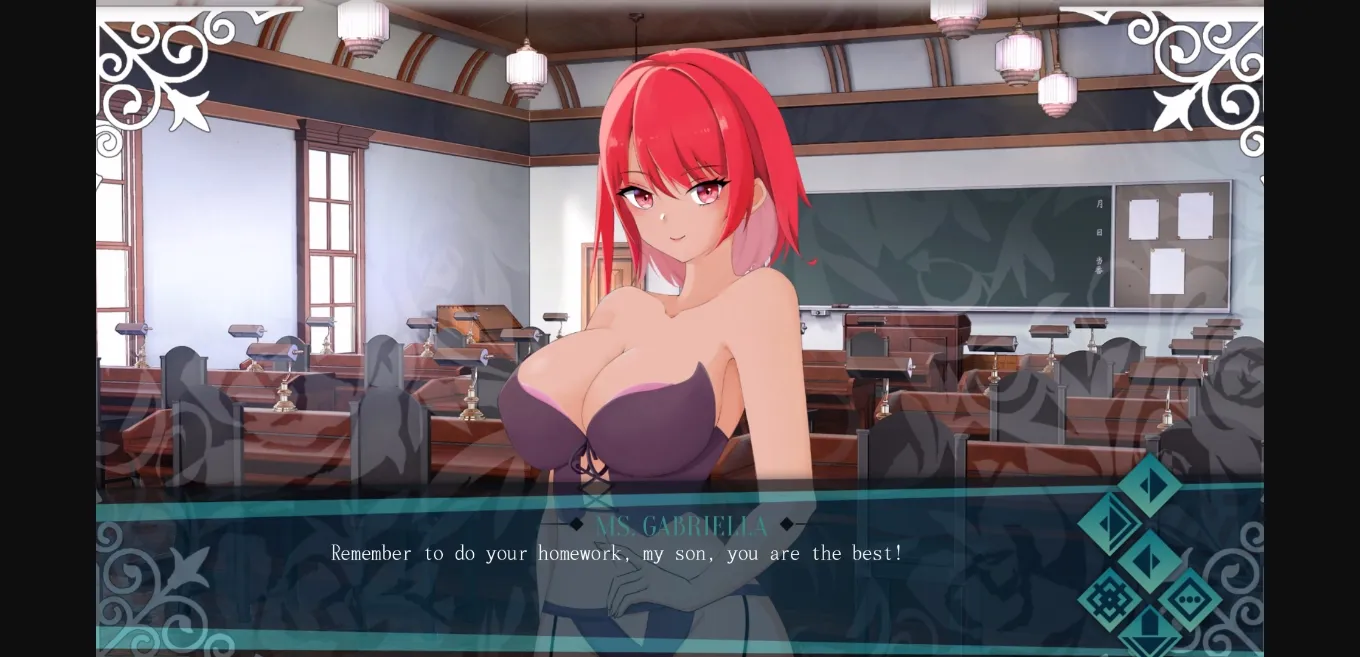Click the top diamond play-arrow button
Viewport: 1360px width, 657px height.
pos(1150,486)
